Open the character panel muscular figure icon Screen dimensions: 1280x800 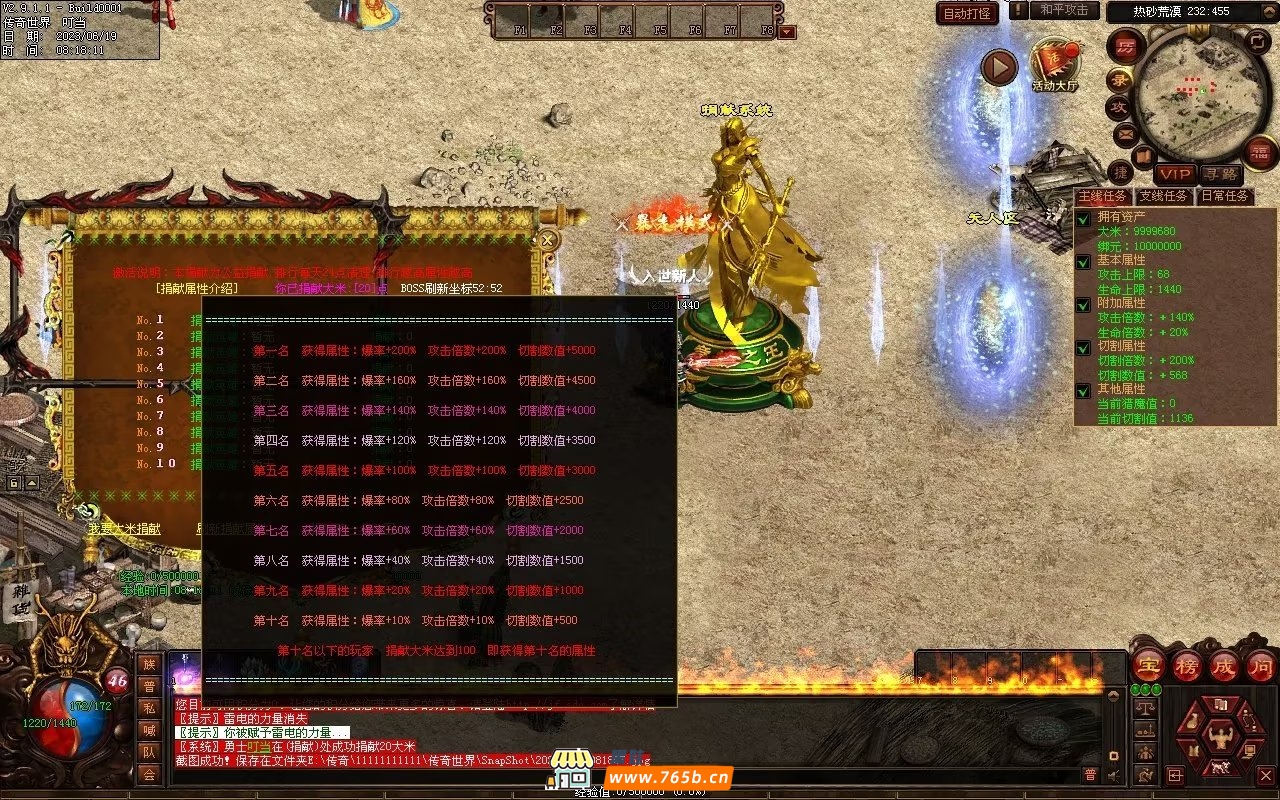1220,740
